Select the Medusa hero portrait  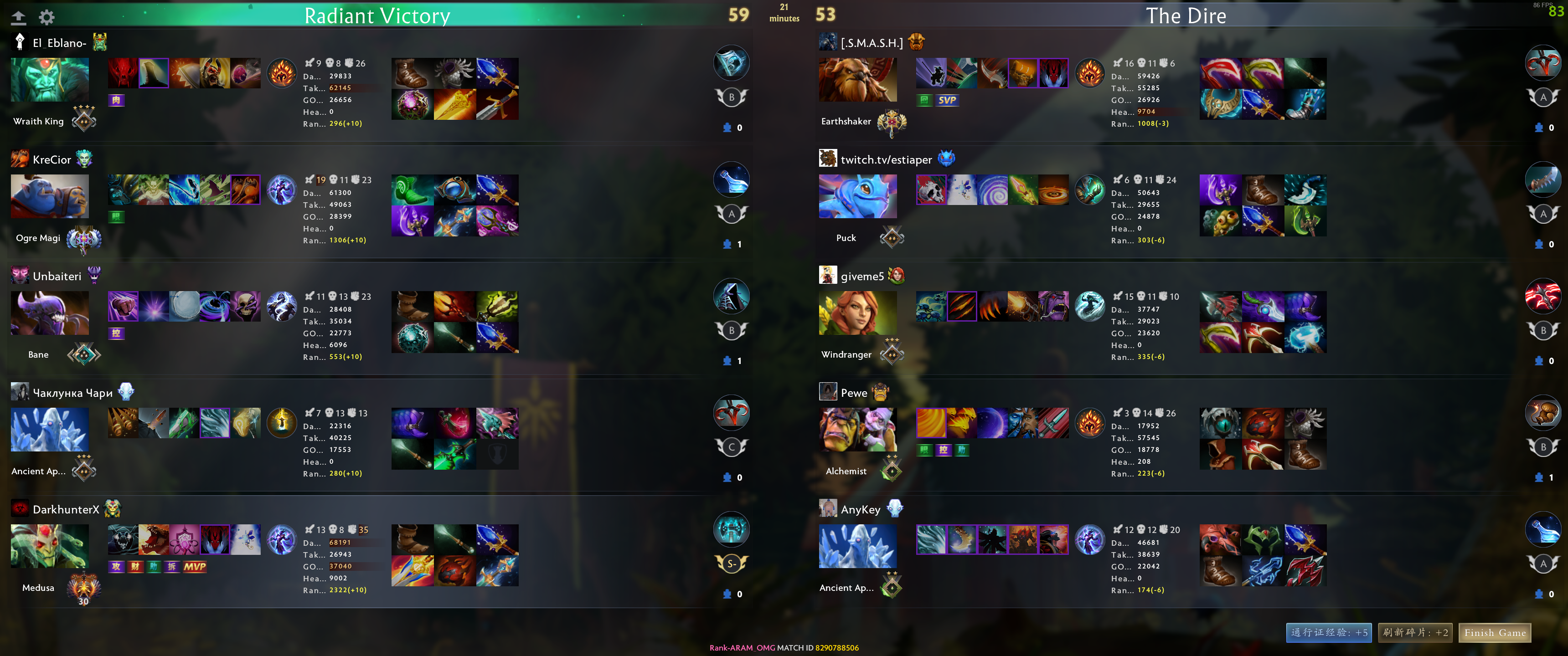coord(50,546)
